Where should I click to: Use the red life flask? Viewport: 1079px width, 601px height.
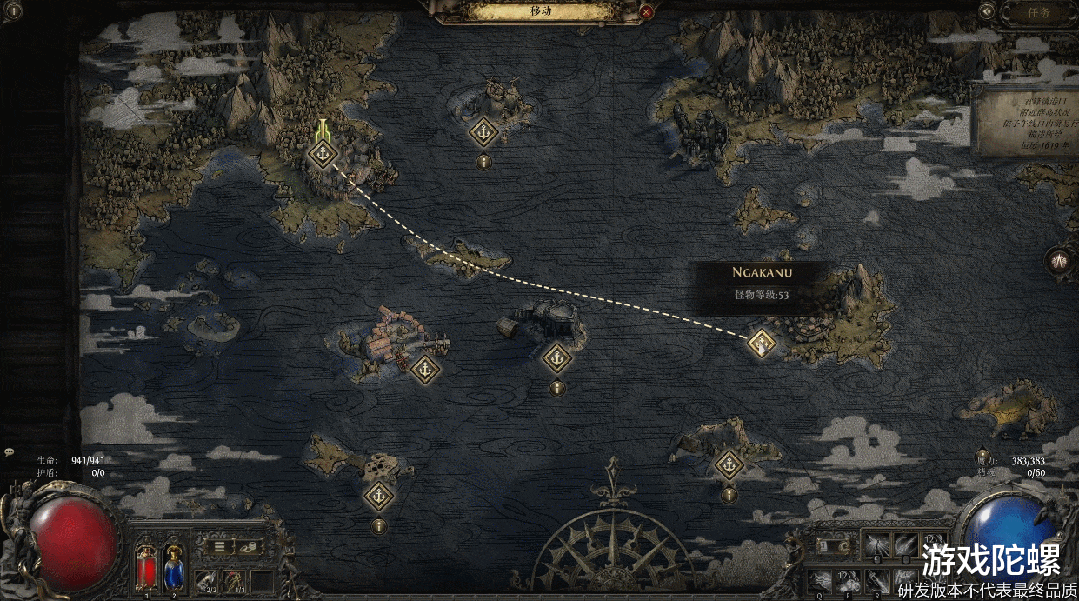click(146, 567)
